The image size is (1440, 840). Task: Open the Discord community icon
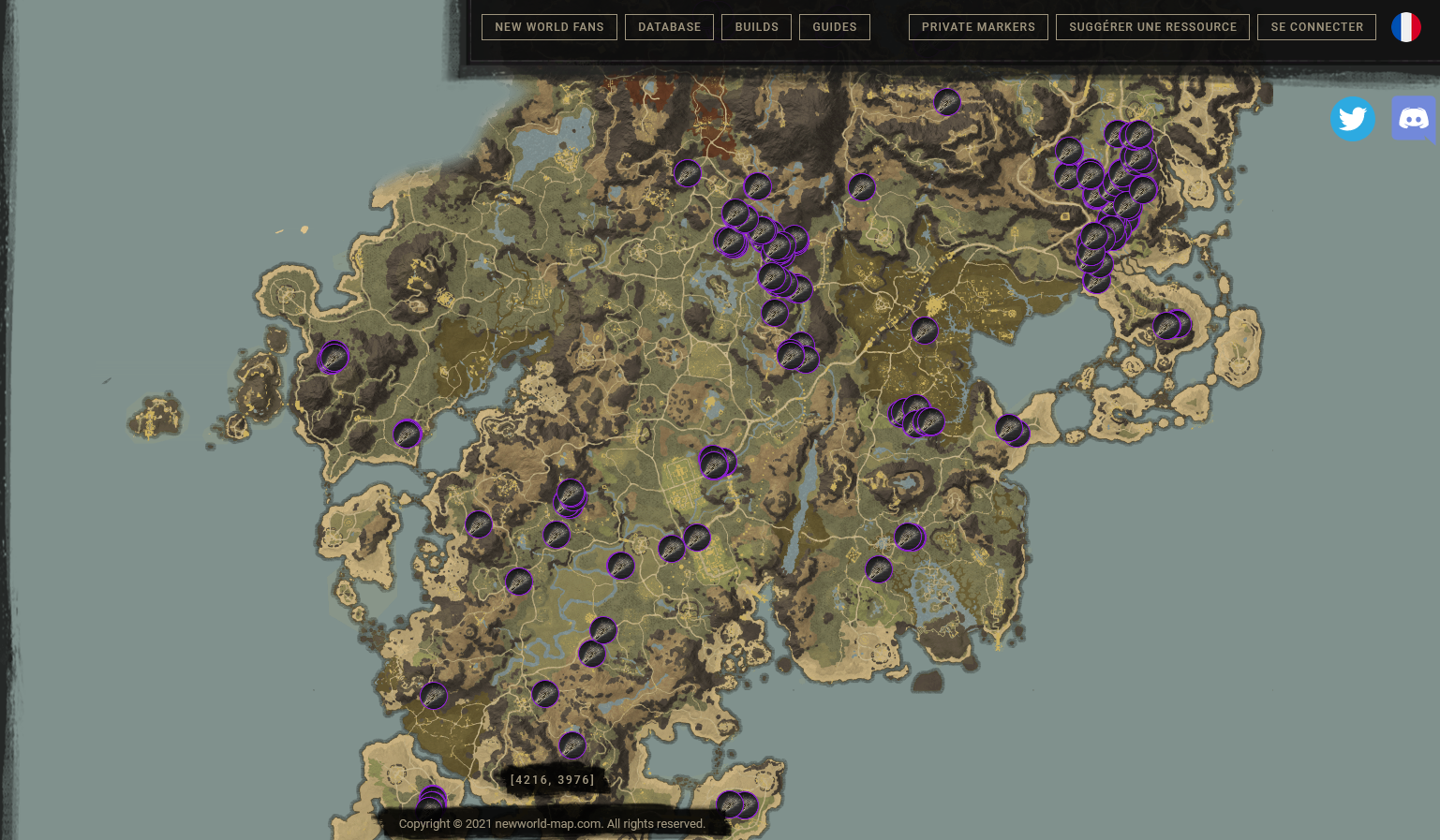coord(1414,118)
